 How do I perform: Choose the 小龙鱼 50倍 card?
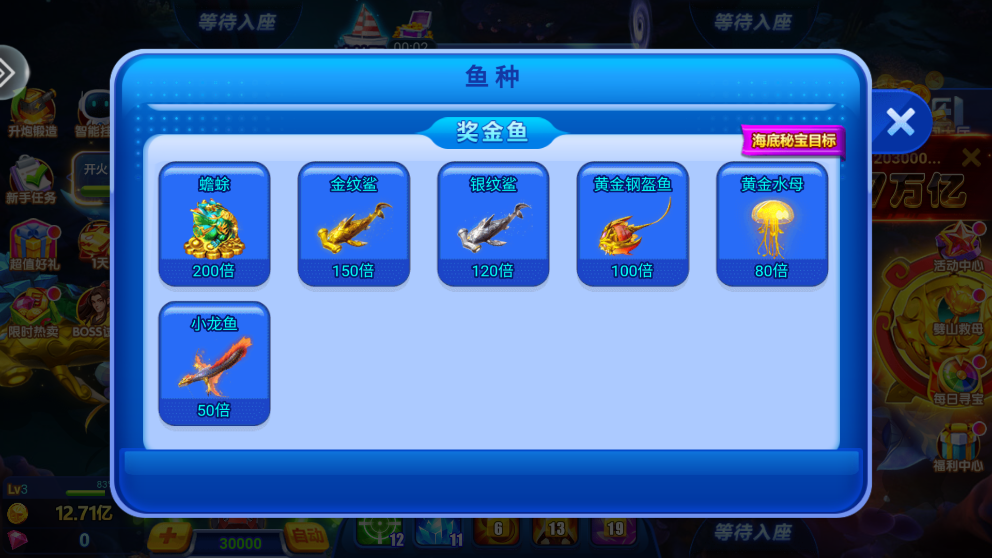(x=214, y=364)
